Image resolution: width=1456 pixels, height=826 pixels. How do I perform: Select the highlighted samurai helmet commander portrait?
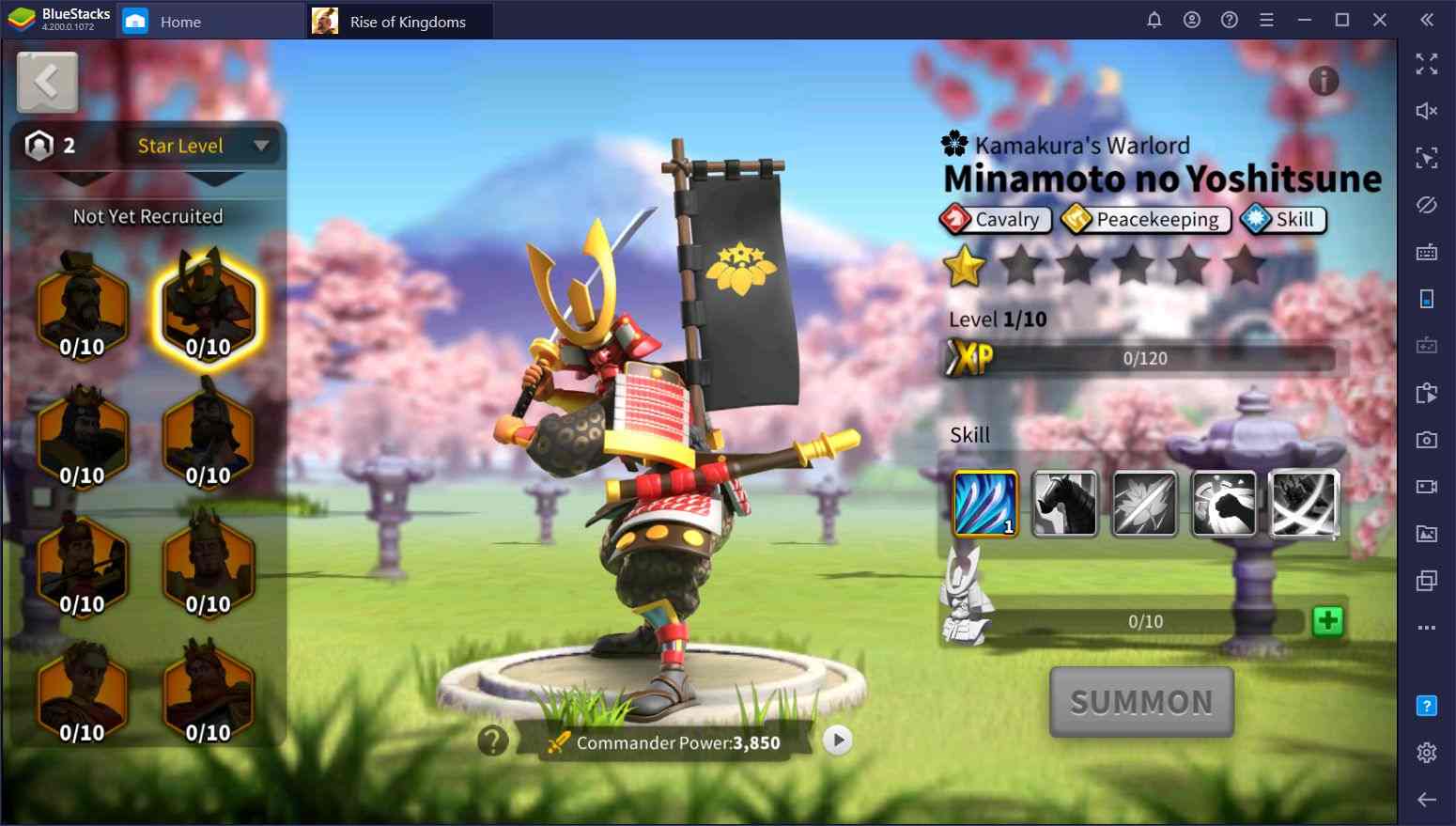tap(208, 308)
